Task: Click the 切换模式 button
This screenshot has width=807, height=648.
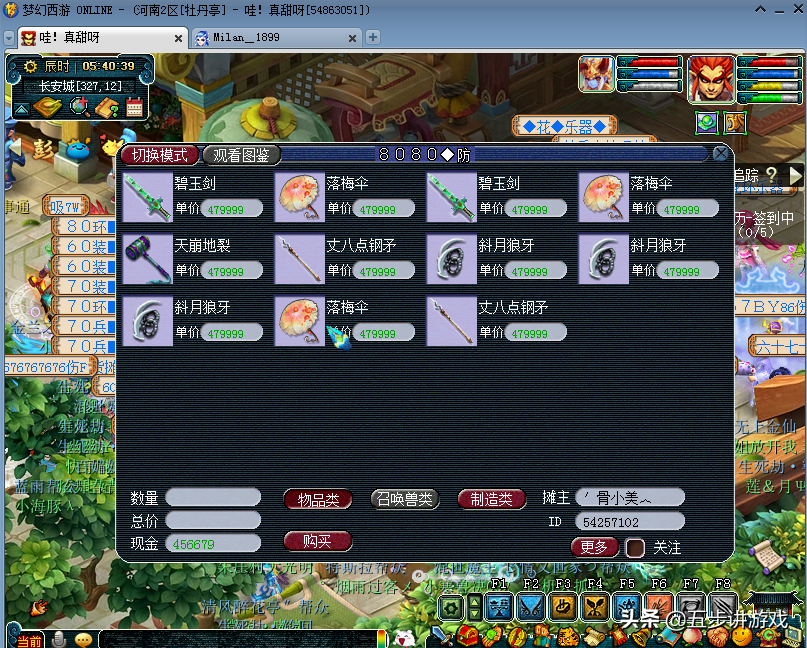Action: tap(160, 155)
